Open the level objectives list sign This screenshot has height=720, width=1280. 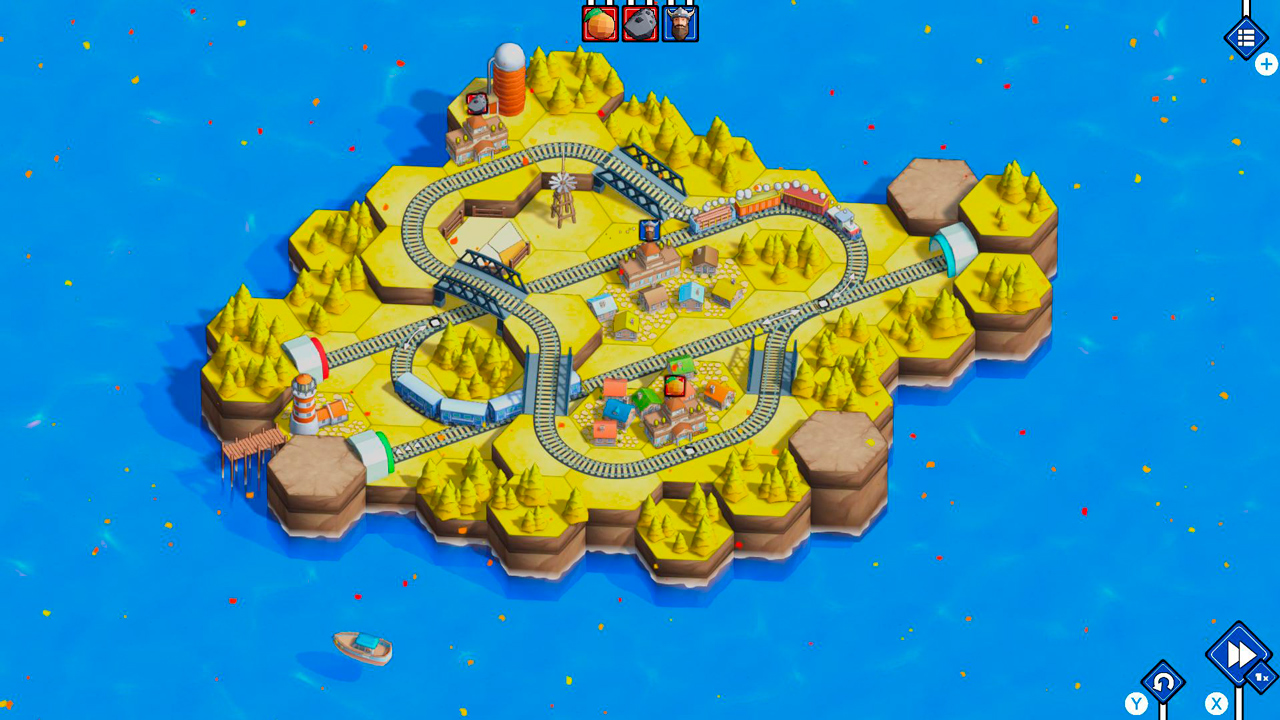click(1246, 38)
